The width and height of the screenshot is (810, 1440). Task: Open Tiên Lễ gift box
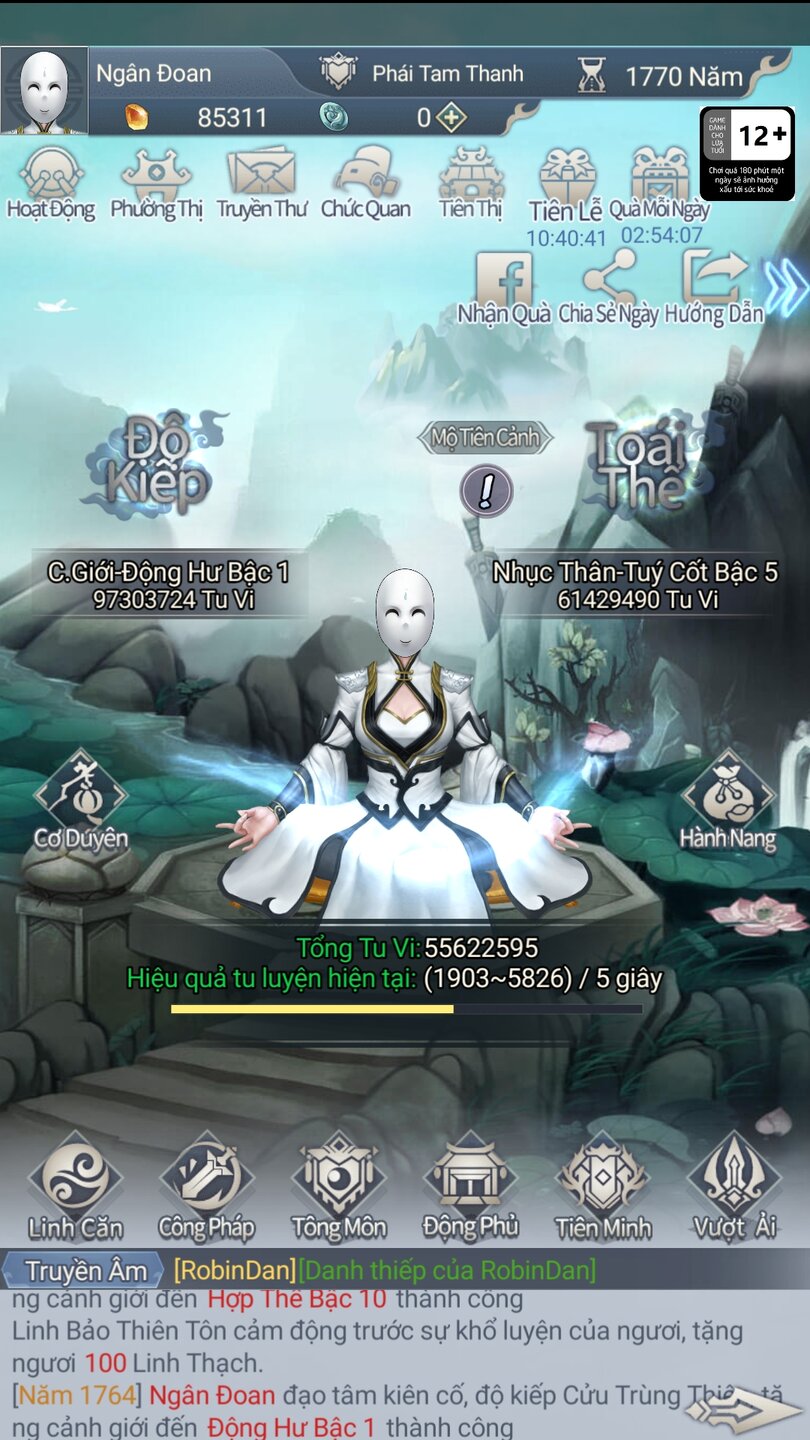[567, 182]
